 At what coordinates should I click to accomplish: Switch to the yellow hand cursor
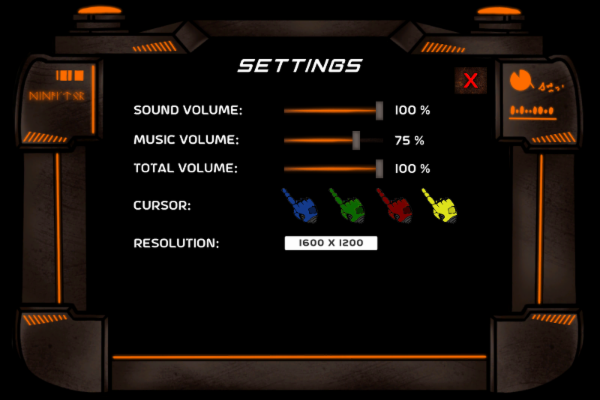tap(440, 205)
